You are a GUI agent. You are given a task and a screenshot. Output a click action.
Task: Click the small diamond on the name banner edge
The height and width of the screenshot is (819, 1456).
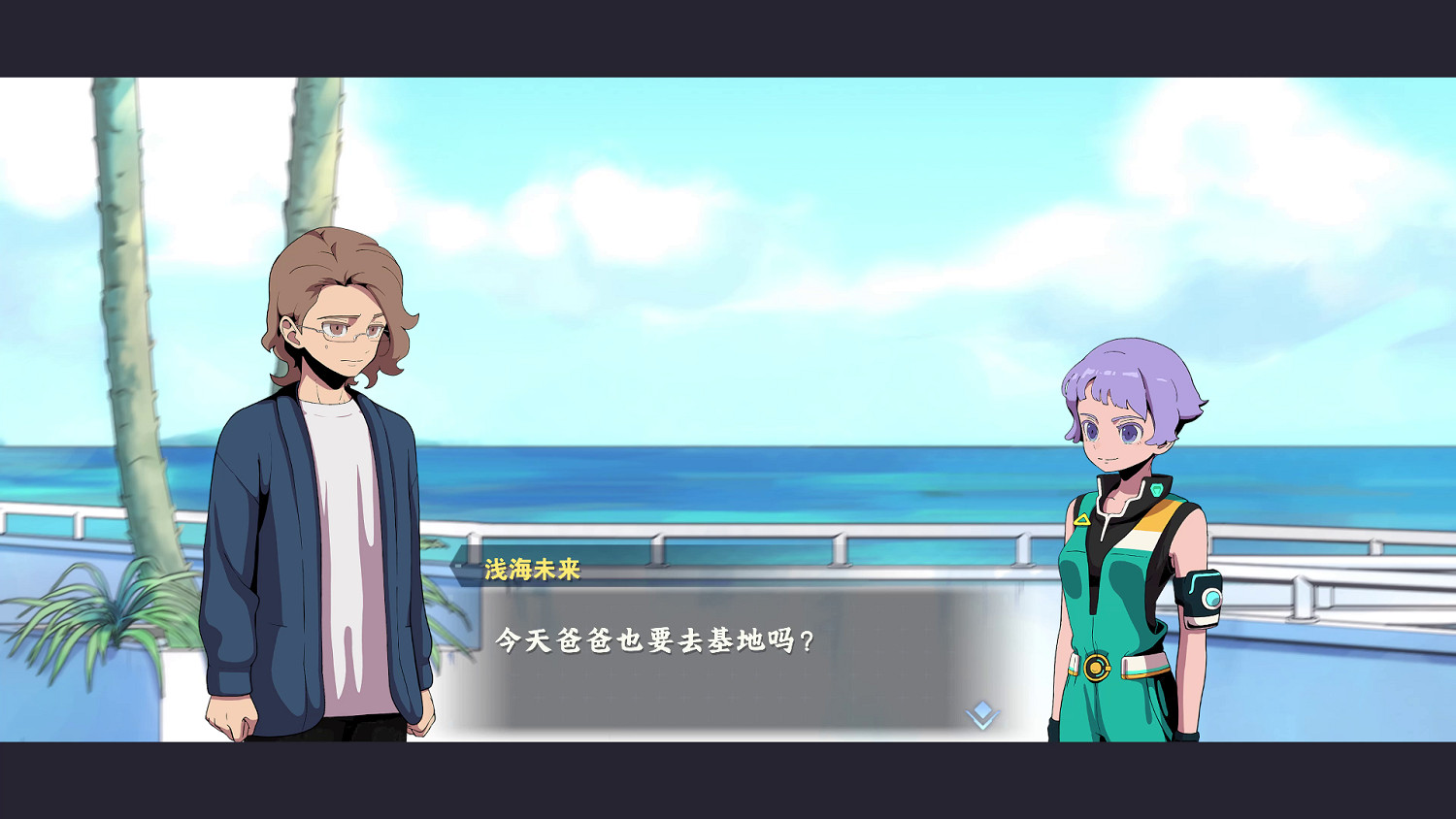(x=457, y=566)
